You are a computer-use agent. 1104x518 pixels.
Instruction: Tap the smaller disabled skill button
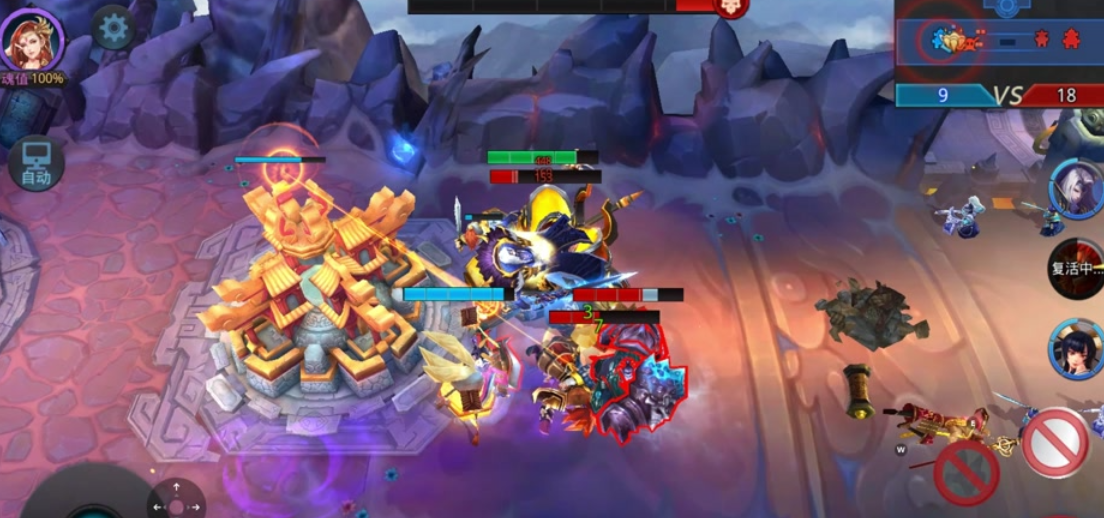click(x=966, y=472)
